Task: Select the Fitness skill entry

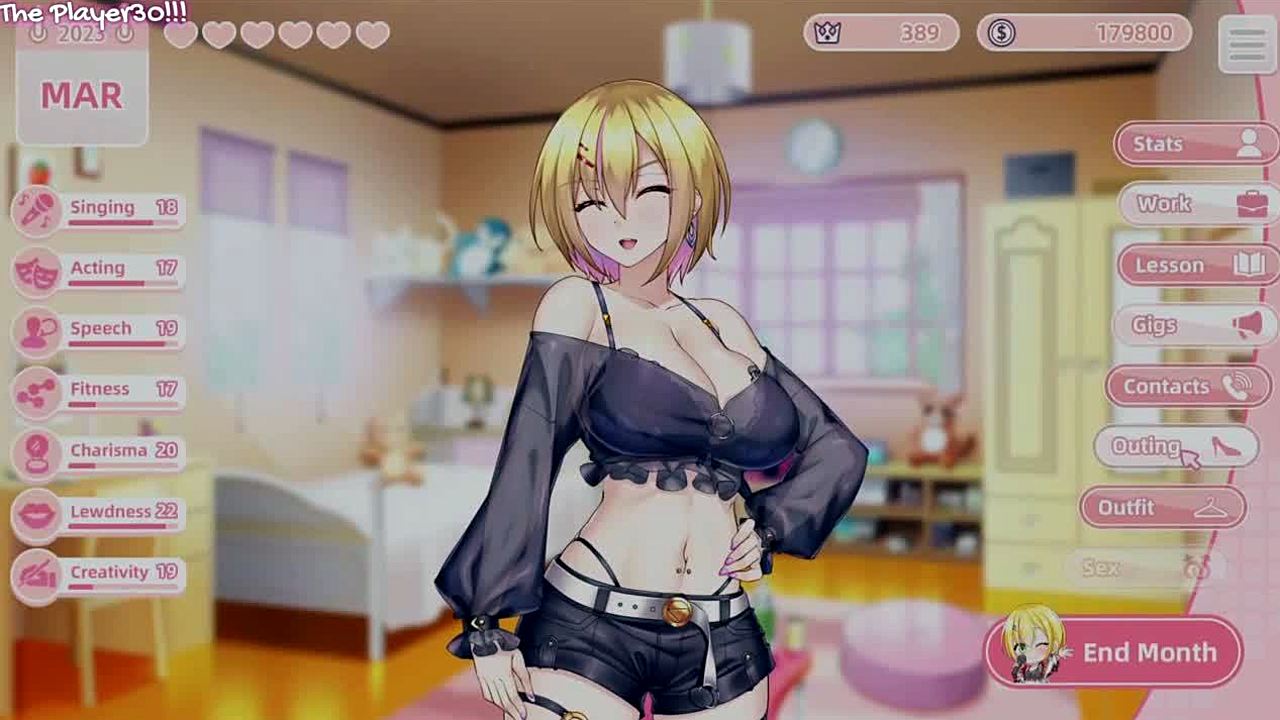Action: pyautogui.click(x=100, y=390)
